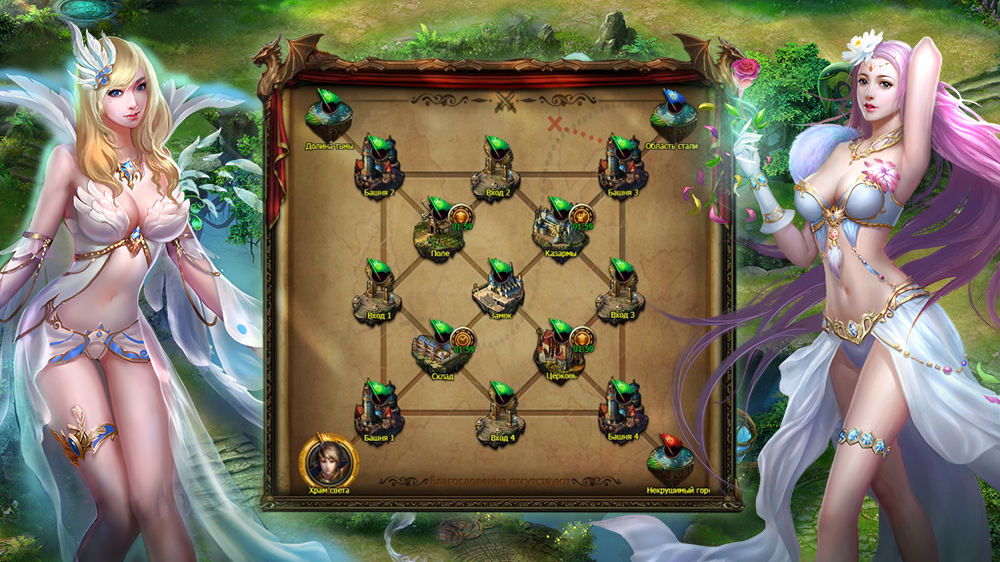
Task: Select the Церковь church node
Action: tap(559, 350)
